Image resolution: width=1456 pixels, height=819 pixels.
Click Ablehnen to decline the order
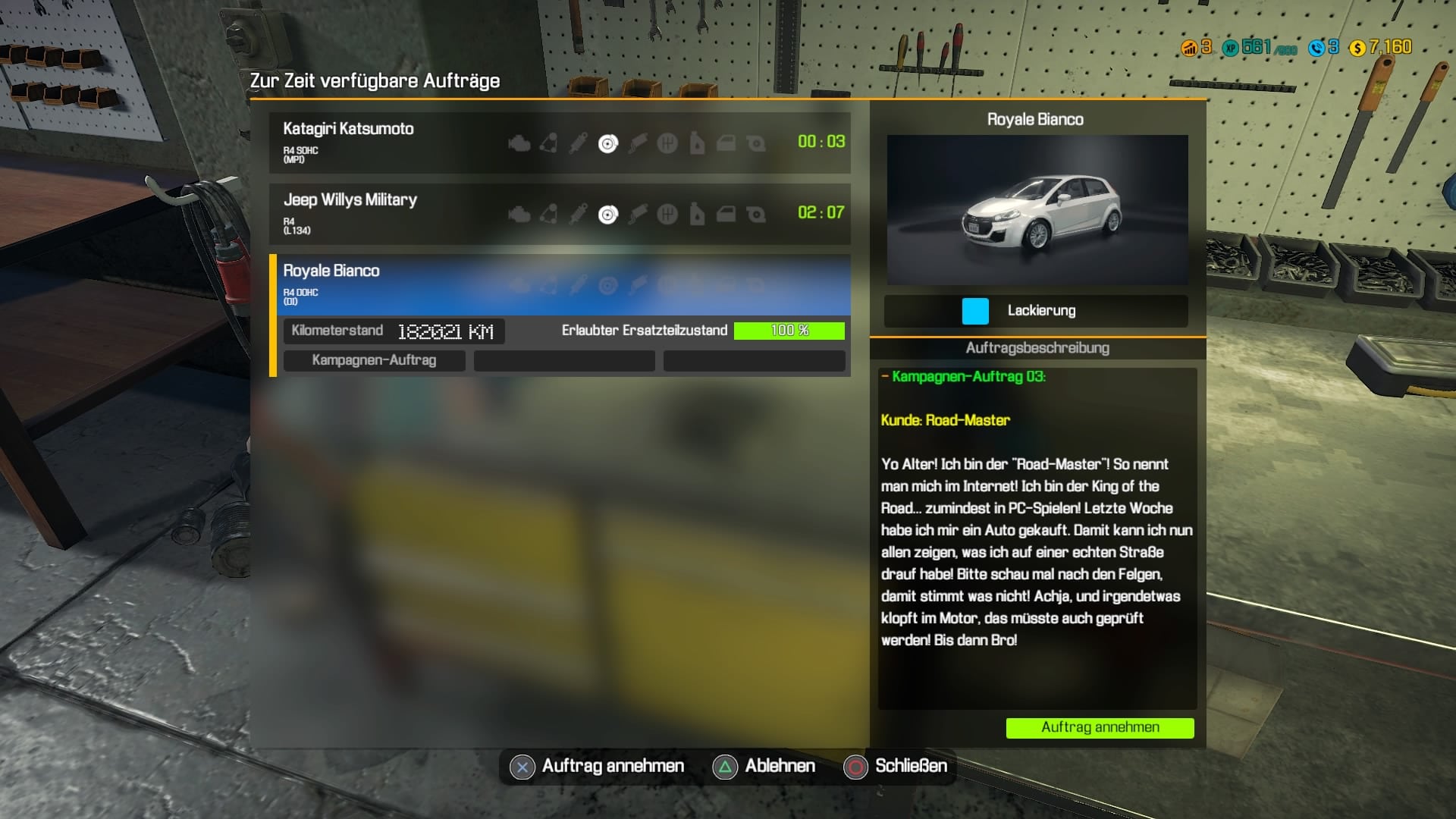(x=764, y=767)
